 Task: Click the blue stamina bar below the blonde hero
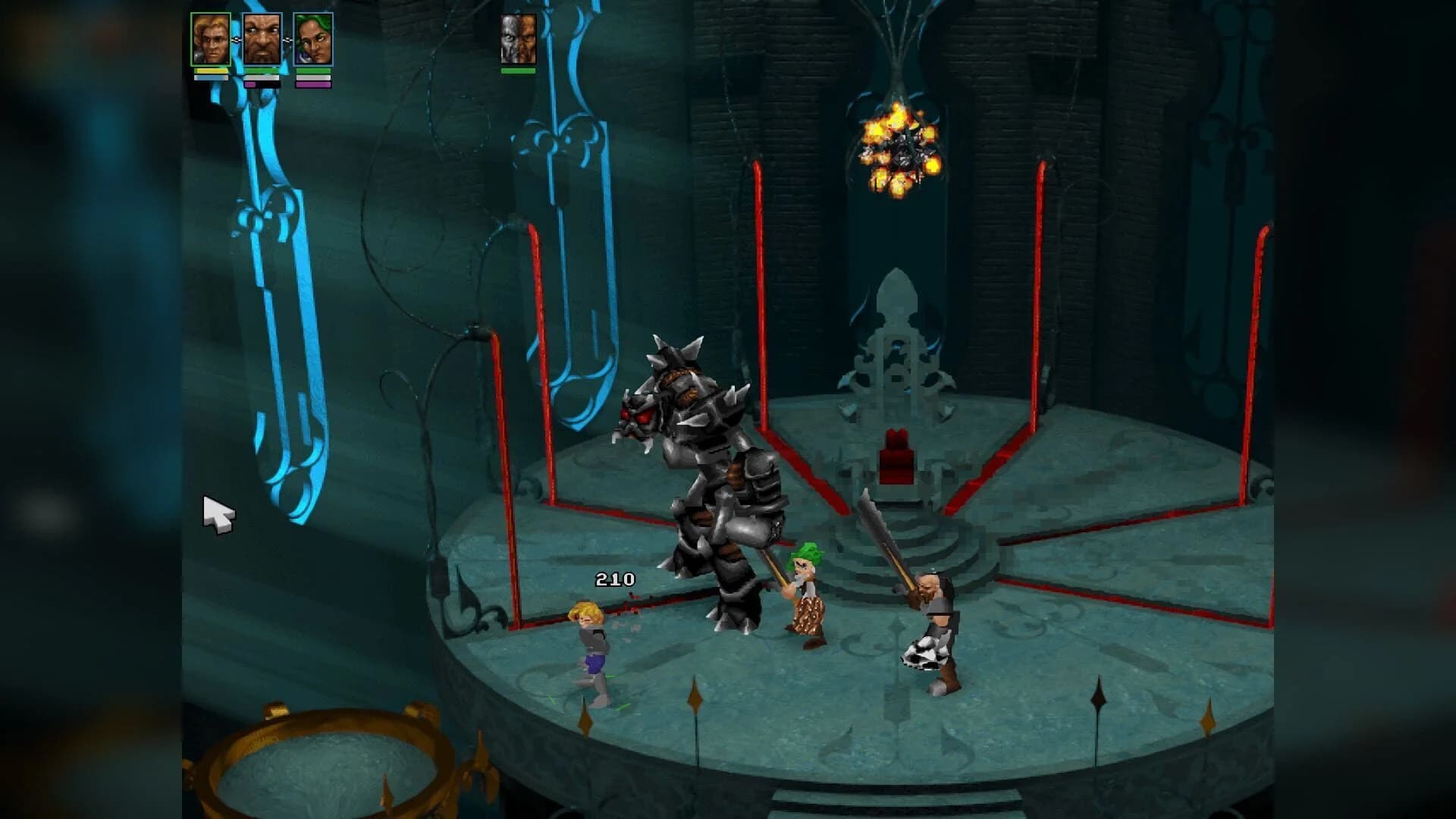click(211, 79)
